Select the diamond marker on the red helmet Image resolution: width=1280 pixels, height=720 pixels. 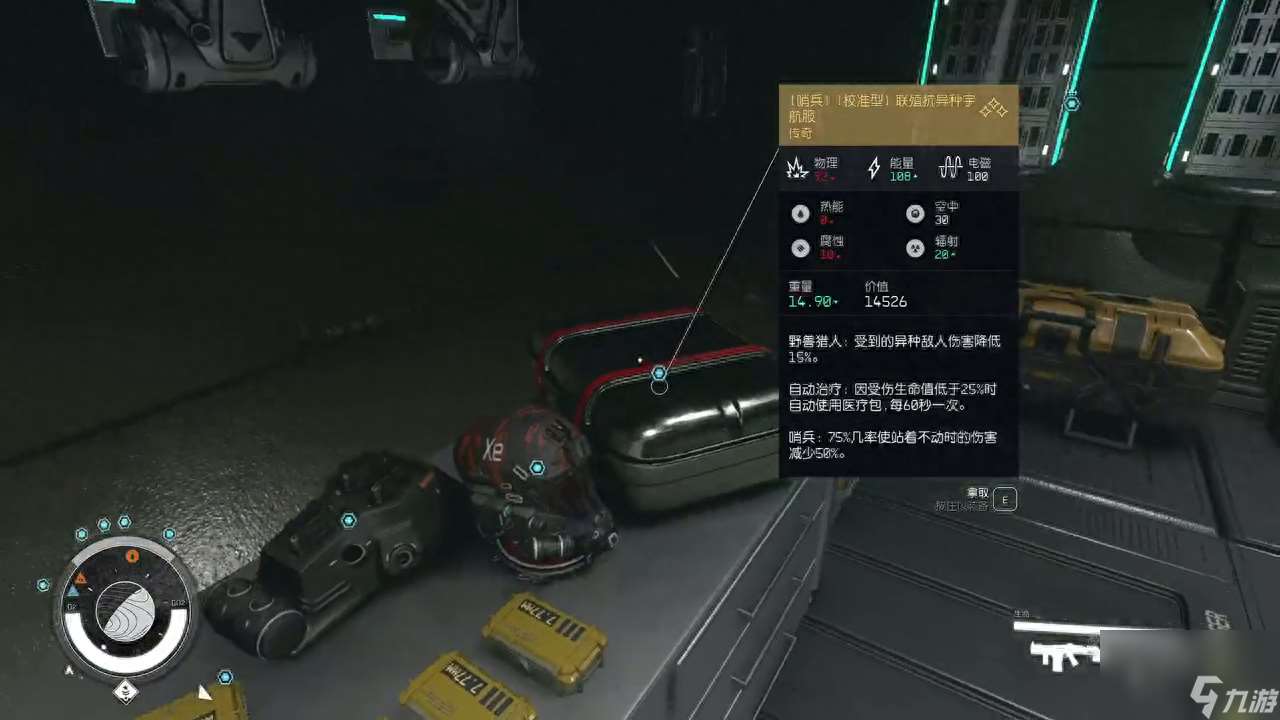(537, 467)
